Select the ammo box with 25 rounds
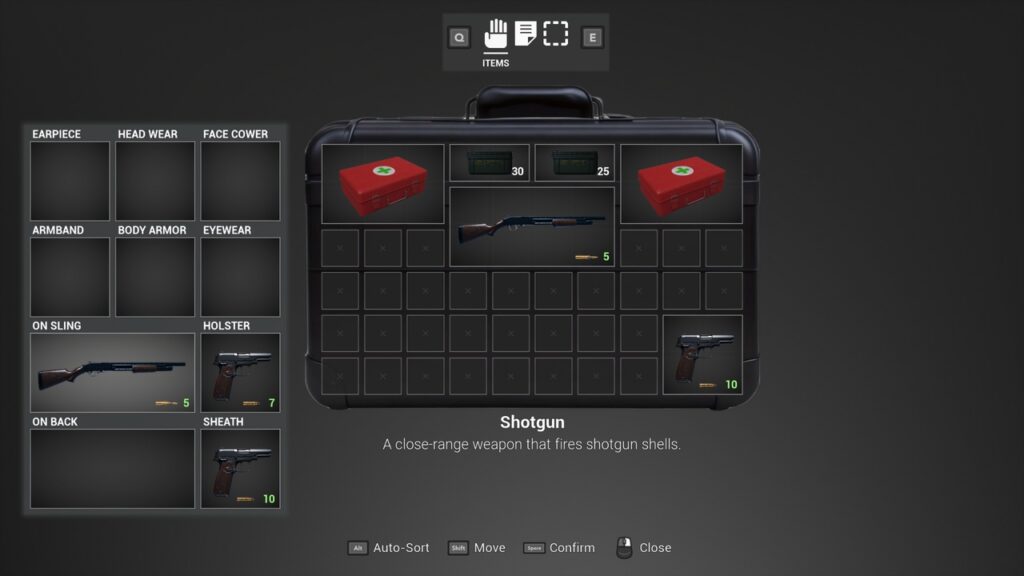 click(x=574, y=164)
